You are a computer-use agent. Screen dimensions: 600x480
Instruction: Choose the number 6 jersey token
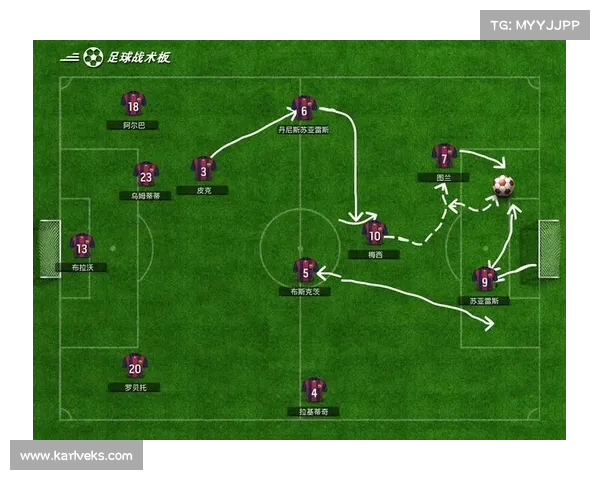point(304,108)
